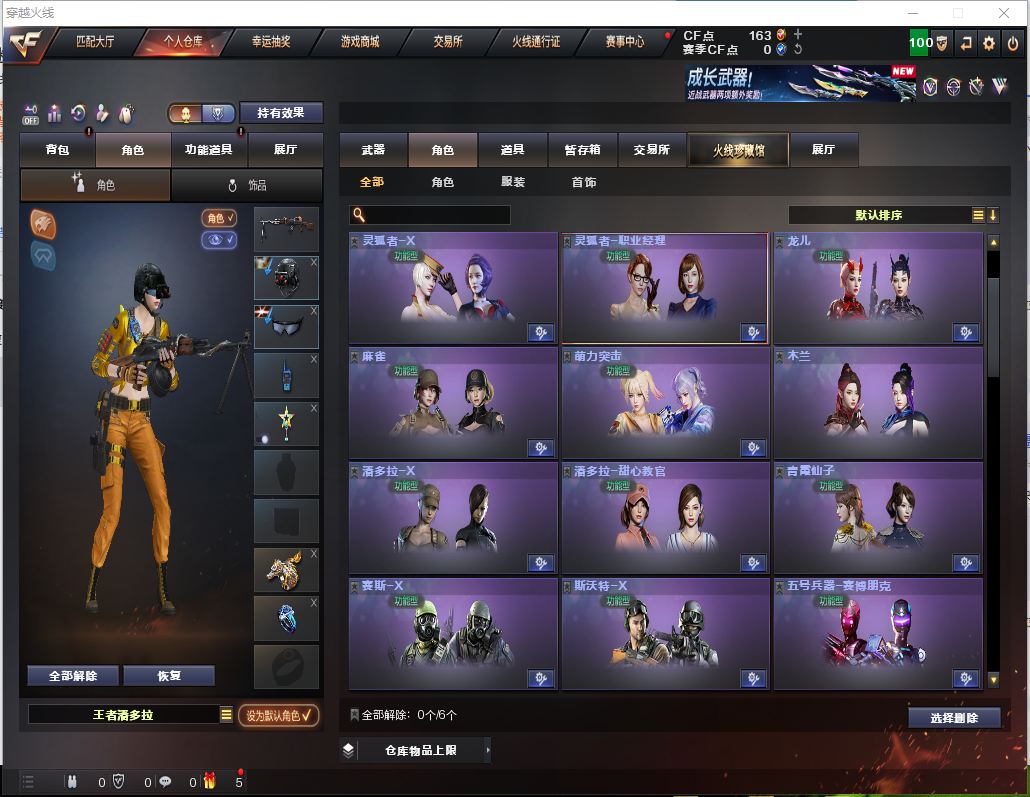This screenshot has height=797, width=1030.
Task: Show the 首饰 accessories filter
Action: [584, 183]
